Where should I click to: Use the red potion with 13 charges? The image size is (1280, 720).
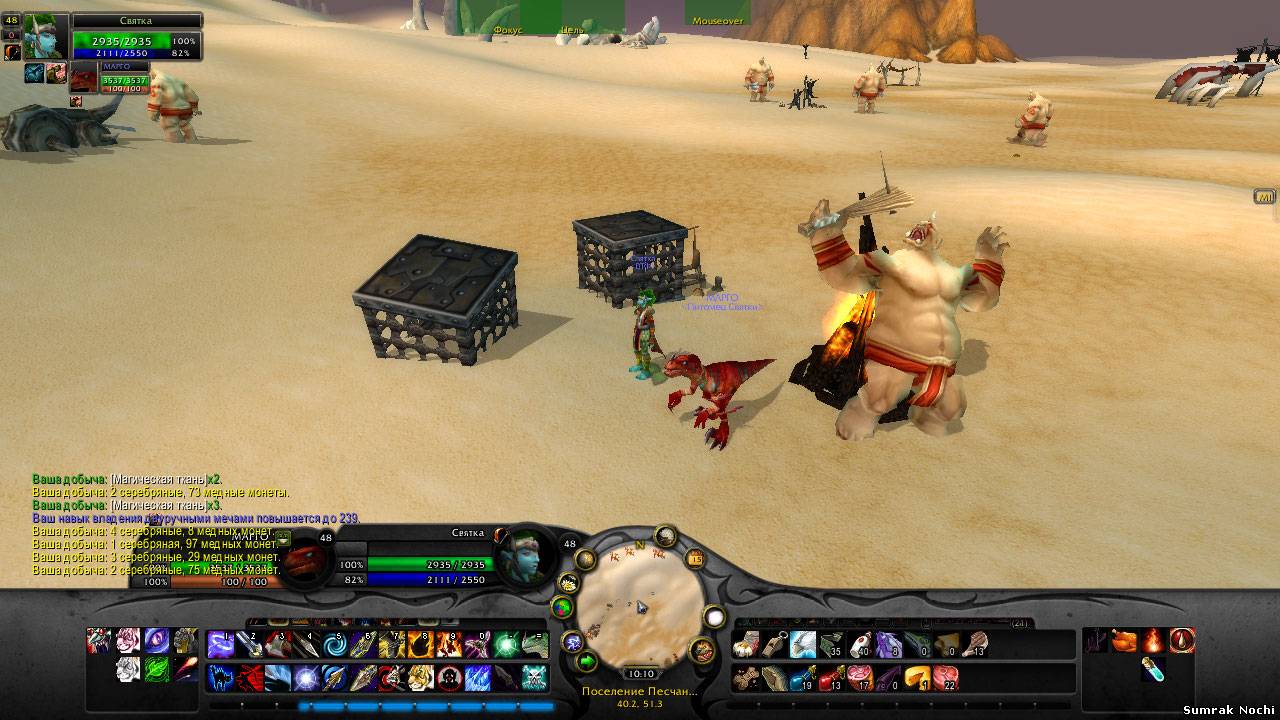point(831,678)
